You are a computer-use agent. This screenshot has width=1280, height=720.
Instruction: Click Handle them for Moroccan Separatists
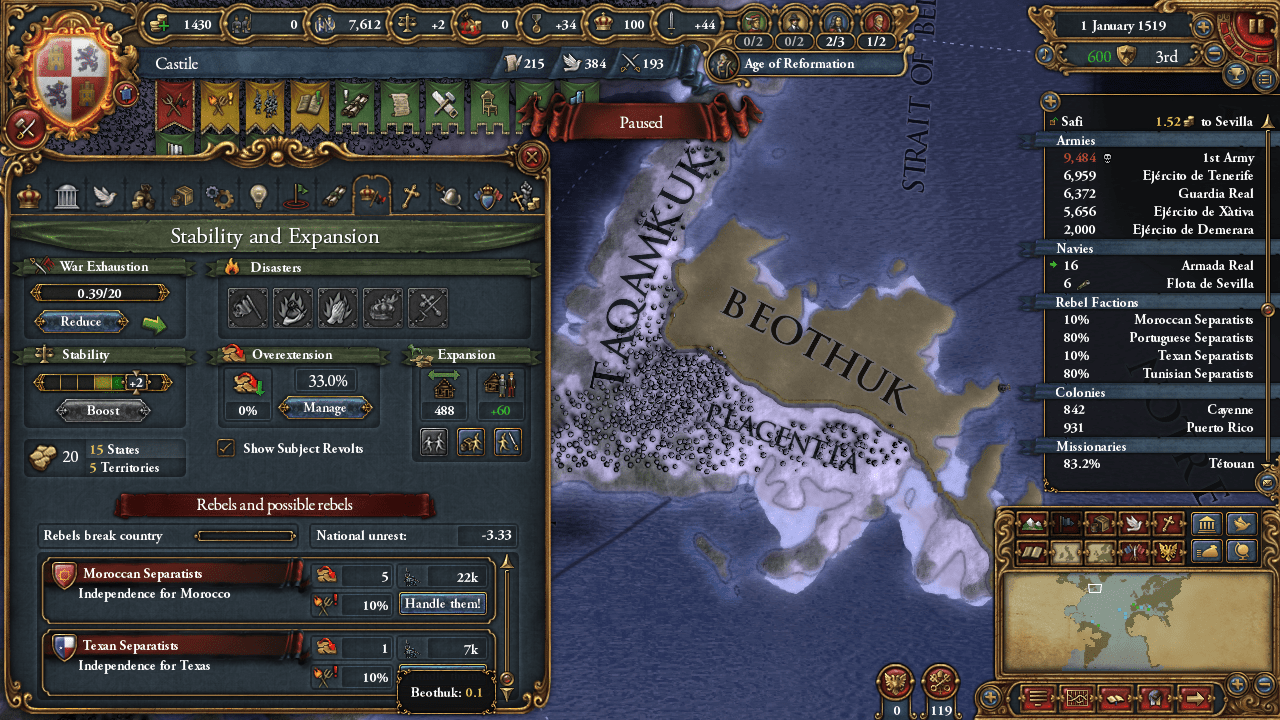(x=442, y=604)
